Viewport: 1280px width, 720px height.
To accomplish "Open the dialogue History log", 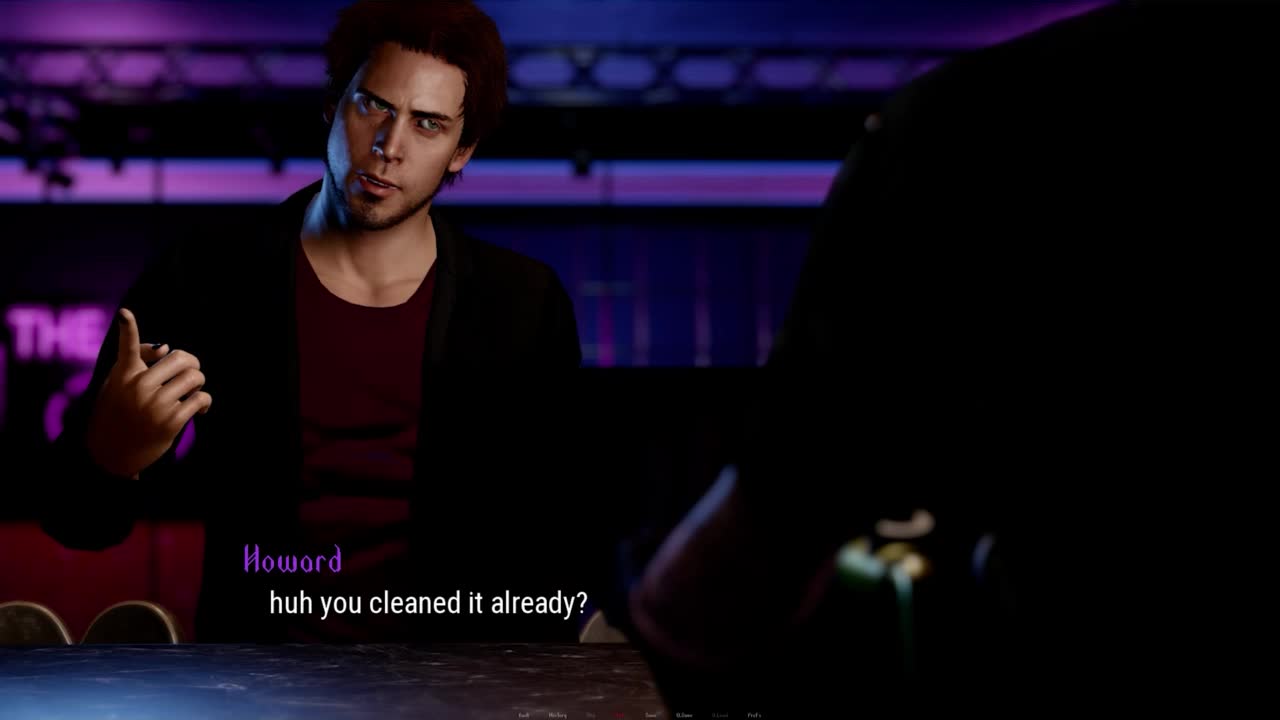I will point(557,715).
